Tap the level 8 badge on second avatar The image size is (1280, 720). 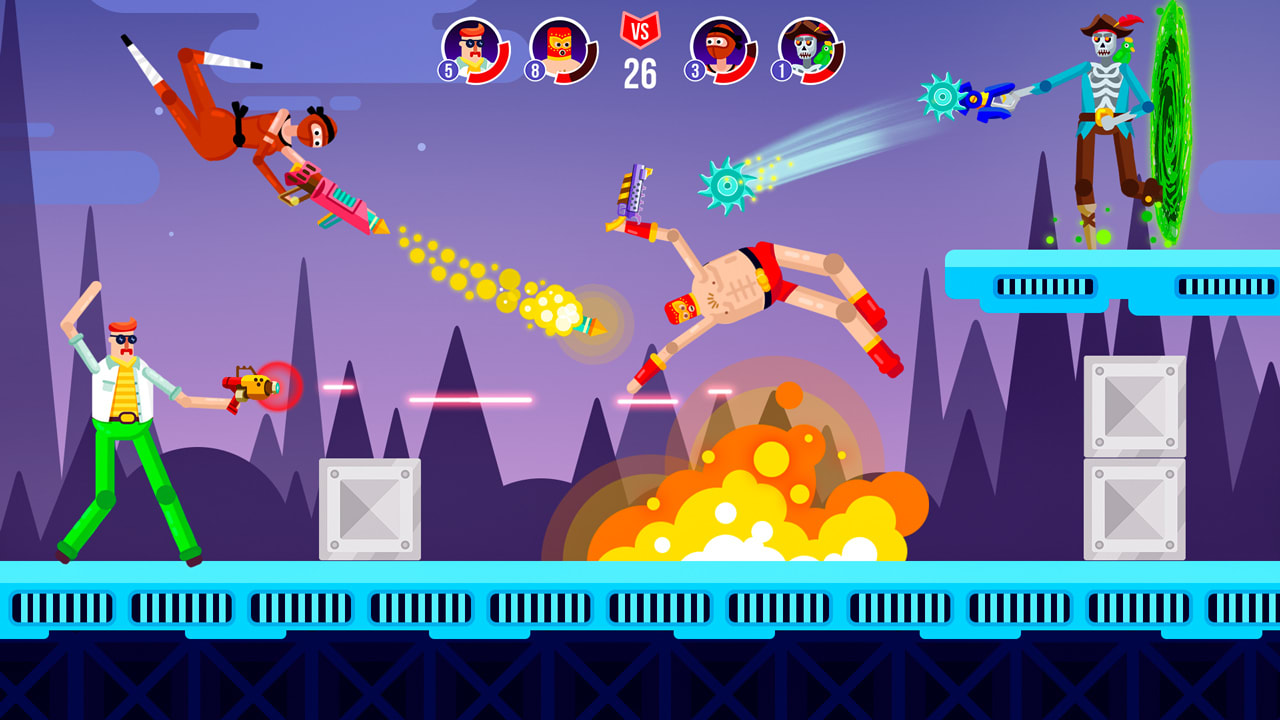pyautogui.click(x=535, y=69)
